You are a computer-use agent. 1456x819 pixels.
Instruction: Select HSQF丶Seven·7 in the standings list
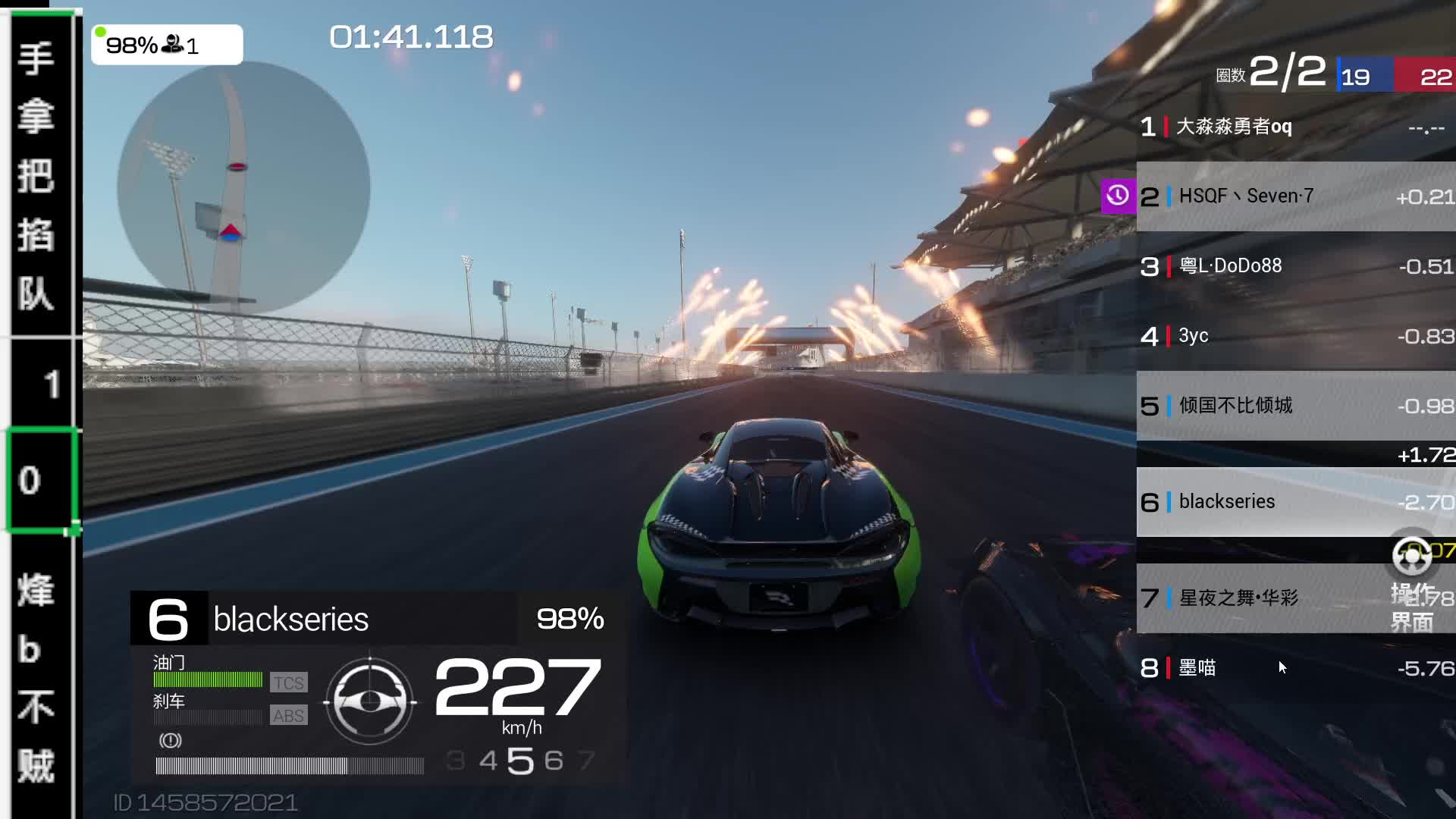tap(1295, 196)
